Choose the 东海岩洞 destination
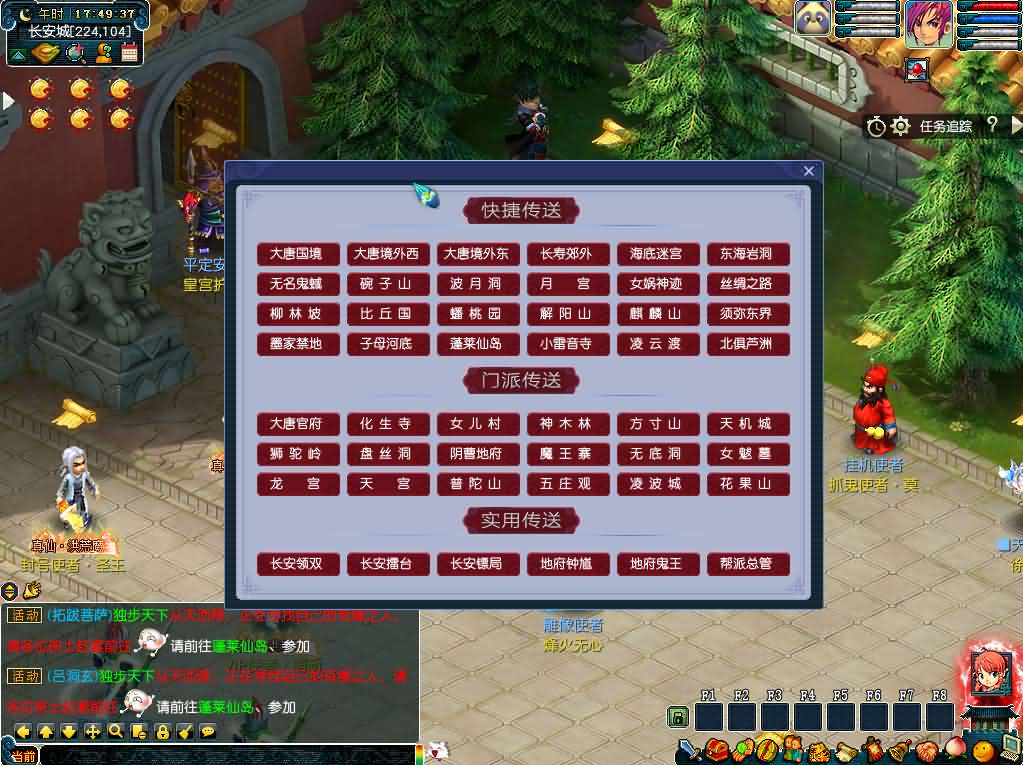1023x765 pixels. coord(747,254)
